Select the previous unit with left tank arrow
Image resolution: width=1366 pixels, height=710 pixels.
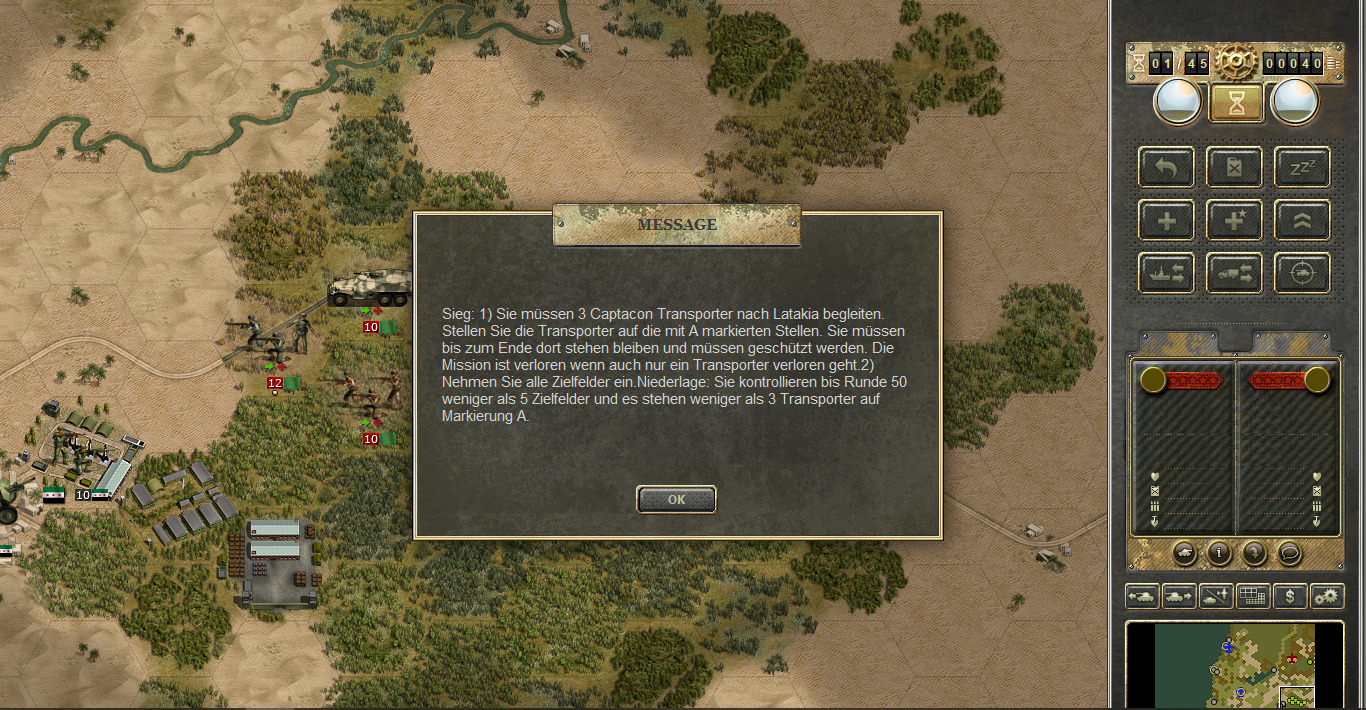coord(1142,596)
